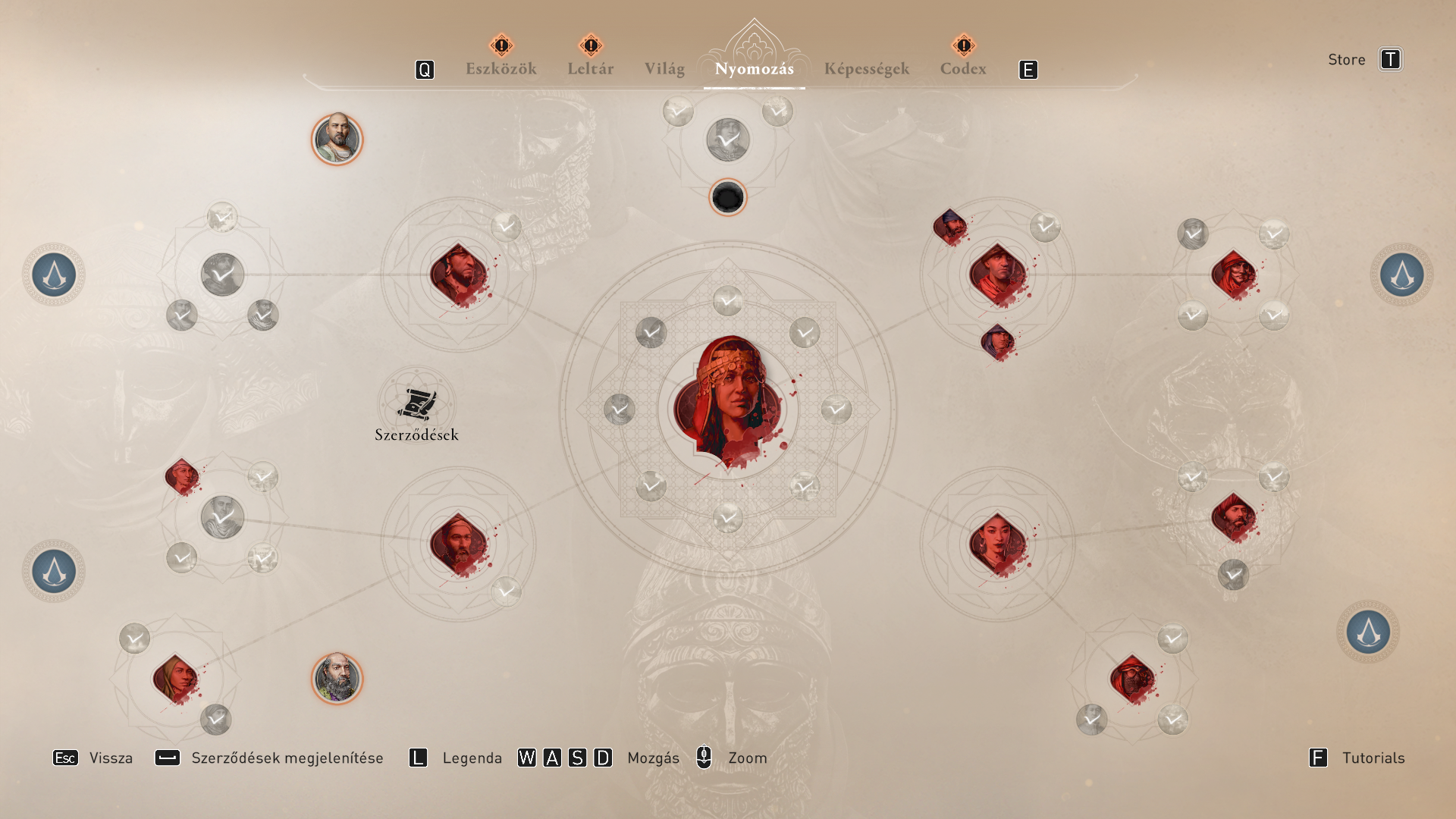Show the Legenda panel

pos(456,758)
